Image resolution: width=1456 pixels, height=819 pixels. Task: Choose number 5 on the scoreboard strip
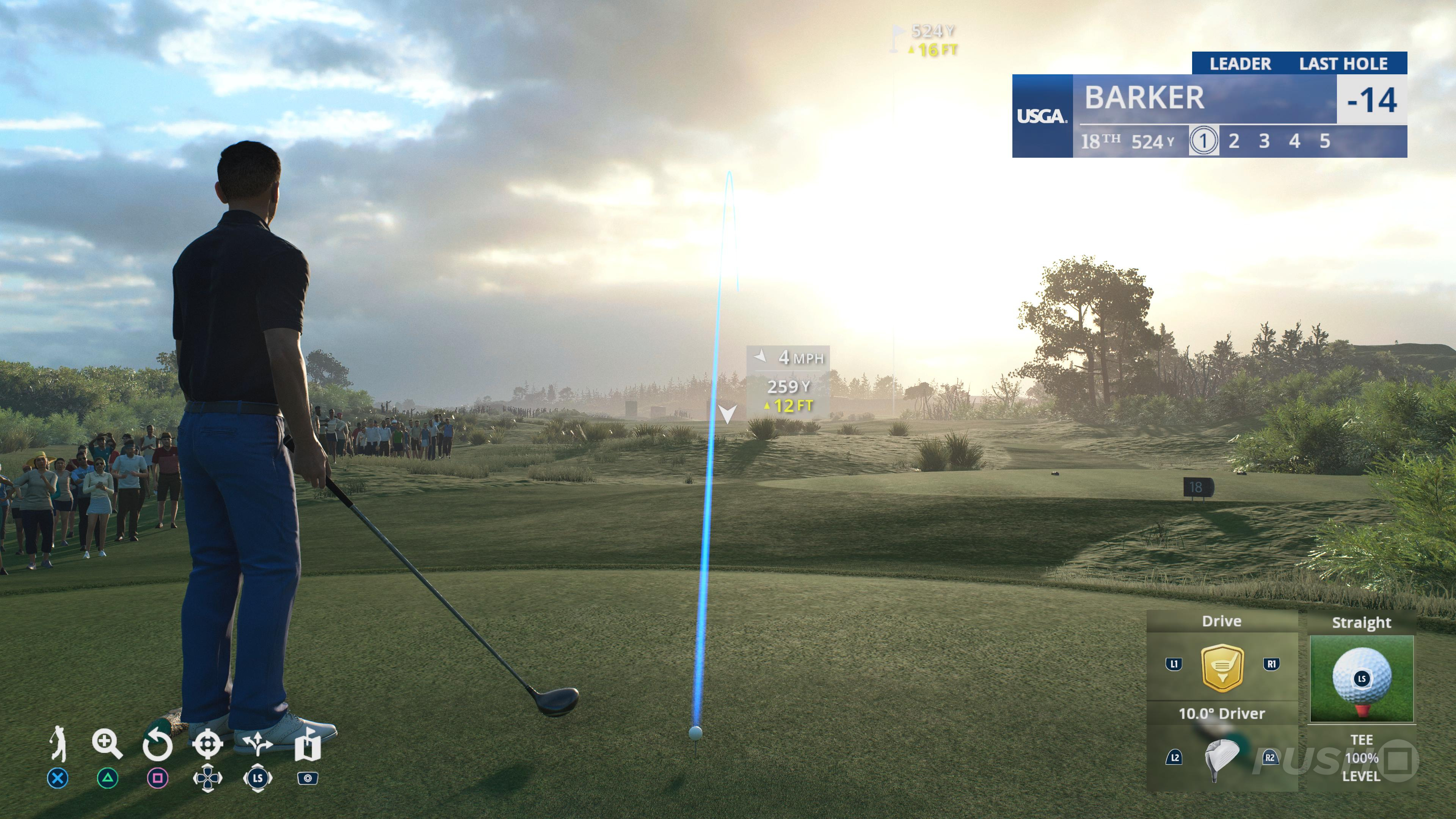[x=1325, y=141]
